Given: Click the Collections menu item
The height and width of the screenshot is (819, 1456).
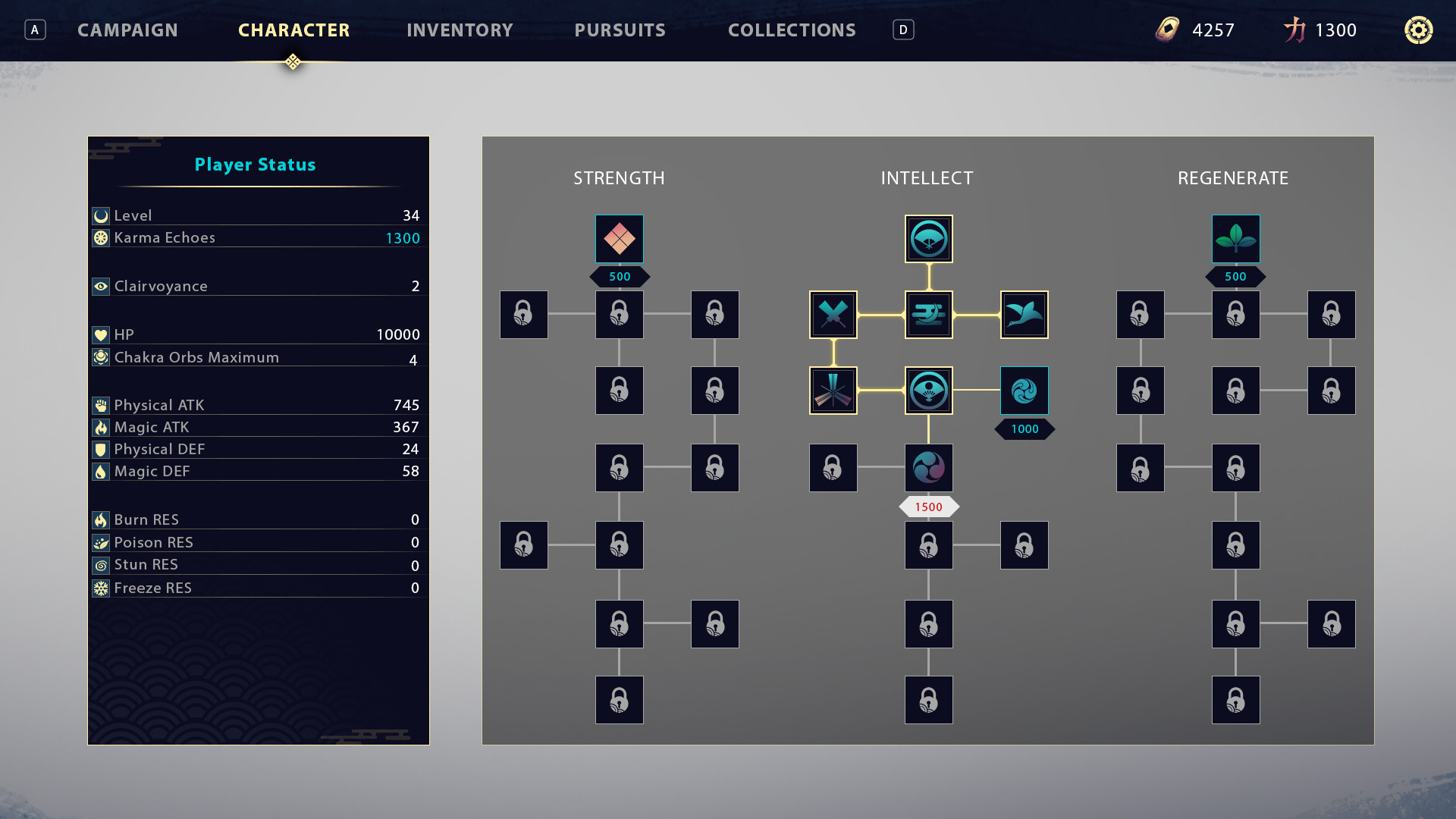Looking at the screenshot, I should click(792, 30).
